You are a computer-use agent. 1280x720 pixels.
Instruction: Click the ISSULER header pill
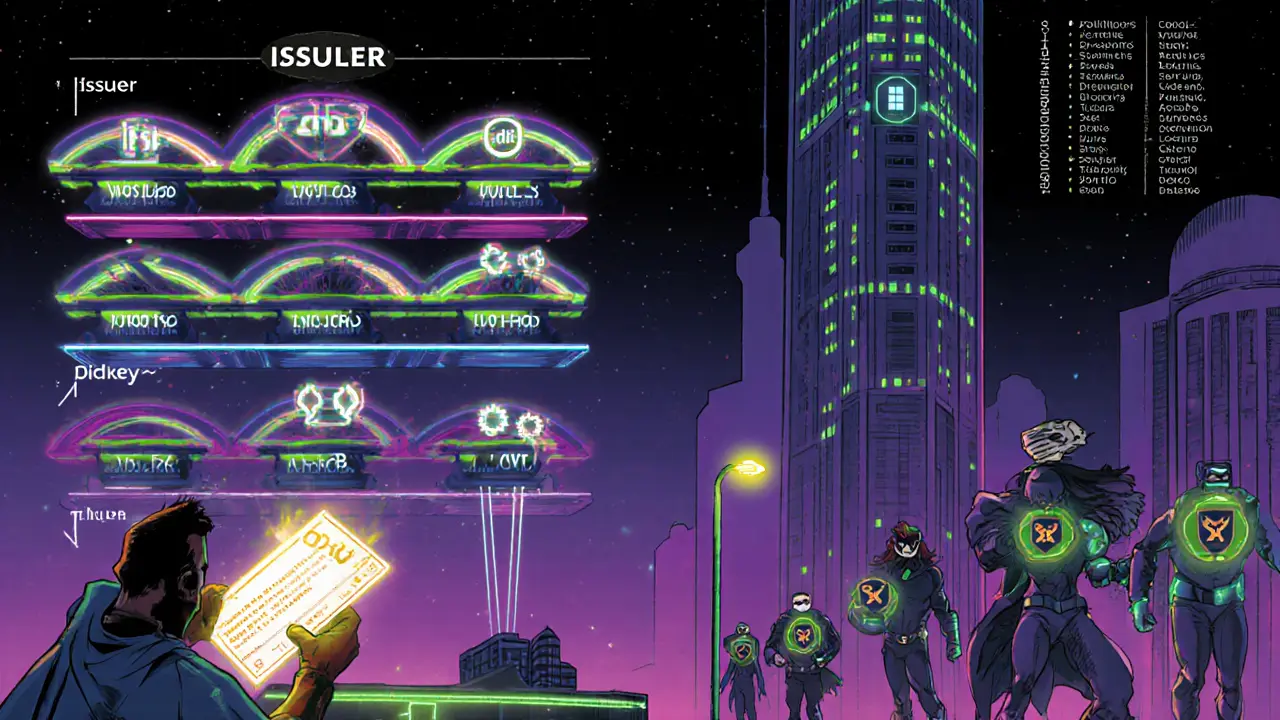pyautogui.click(x=327, y=57)
